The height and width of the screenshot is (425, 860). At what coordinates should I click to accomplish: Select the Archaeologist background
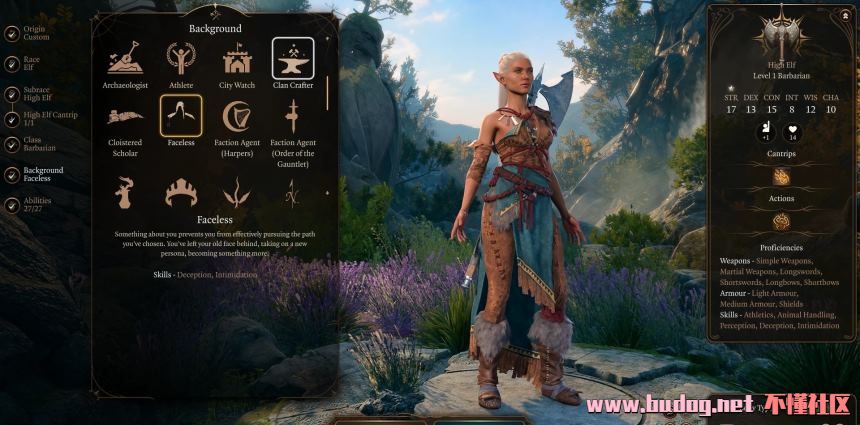point(125,60)
